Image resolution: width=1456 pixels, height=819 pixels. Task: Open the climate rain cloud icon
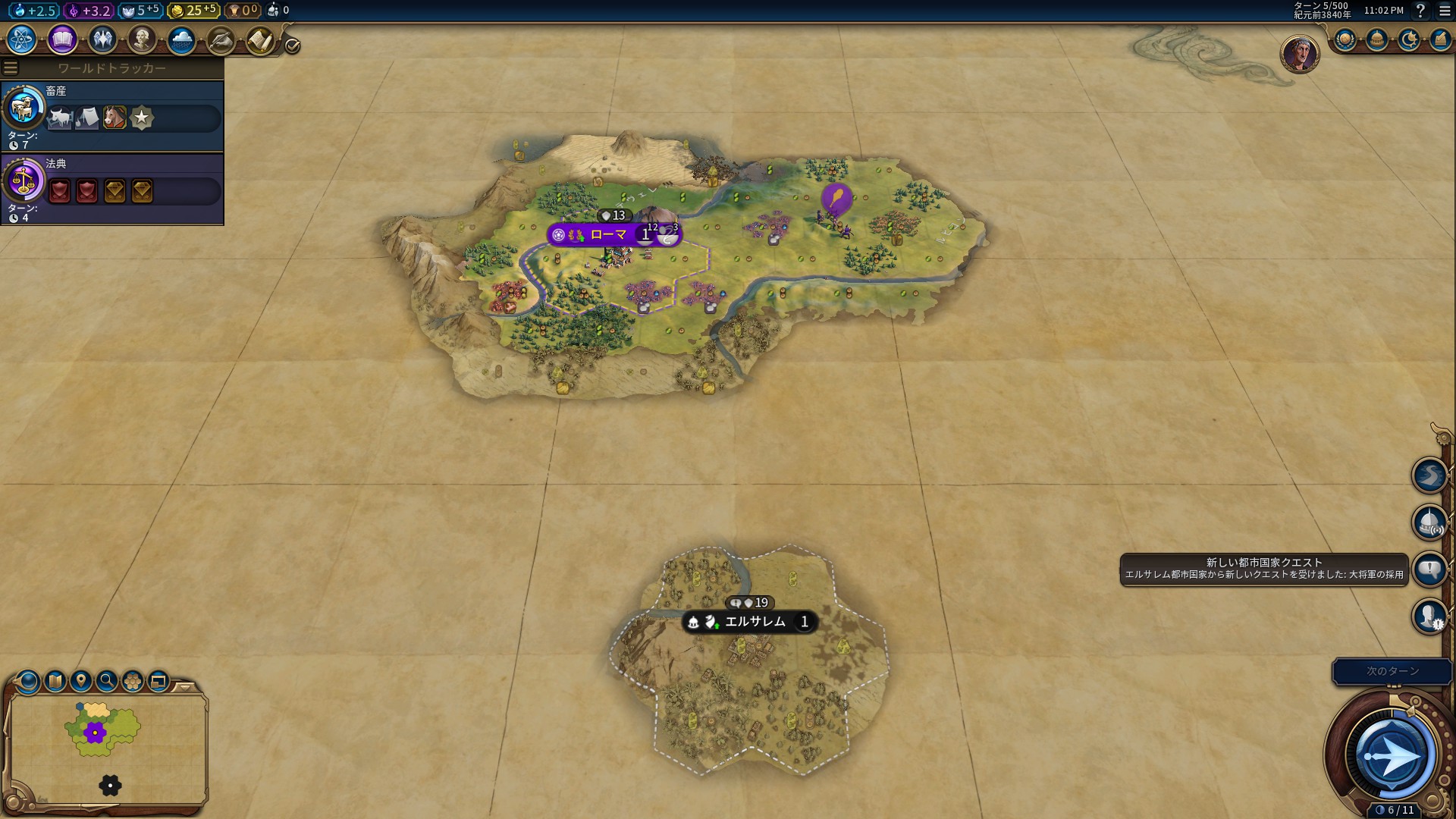181,39
